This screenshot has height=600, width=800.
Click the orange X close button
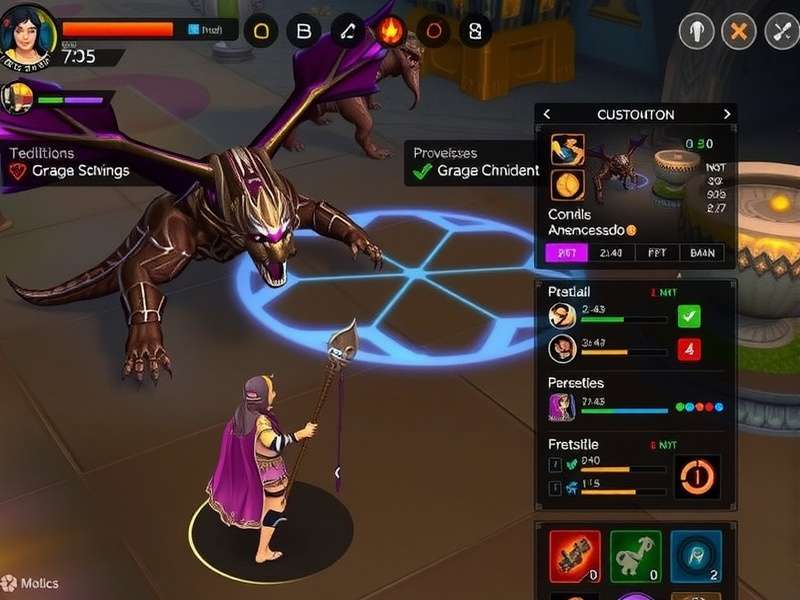(x=739, y=32)
